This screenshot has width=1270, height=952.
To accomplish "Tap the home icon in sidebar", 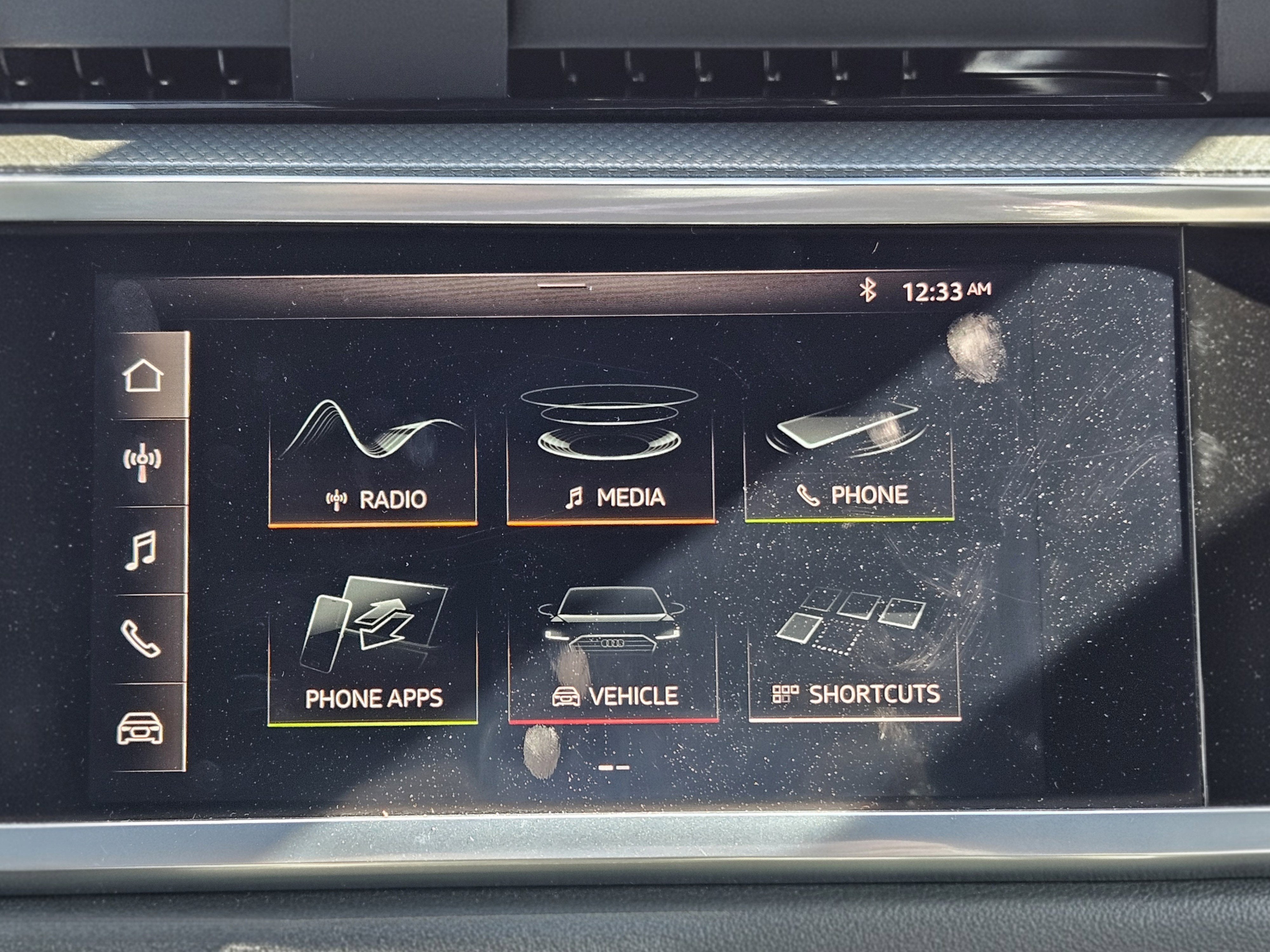I will (143, 376).
